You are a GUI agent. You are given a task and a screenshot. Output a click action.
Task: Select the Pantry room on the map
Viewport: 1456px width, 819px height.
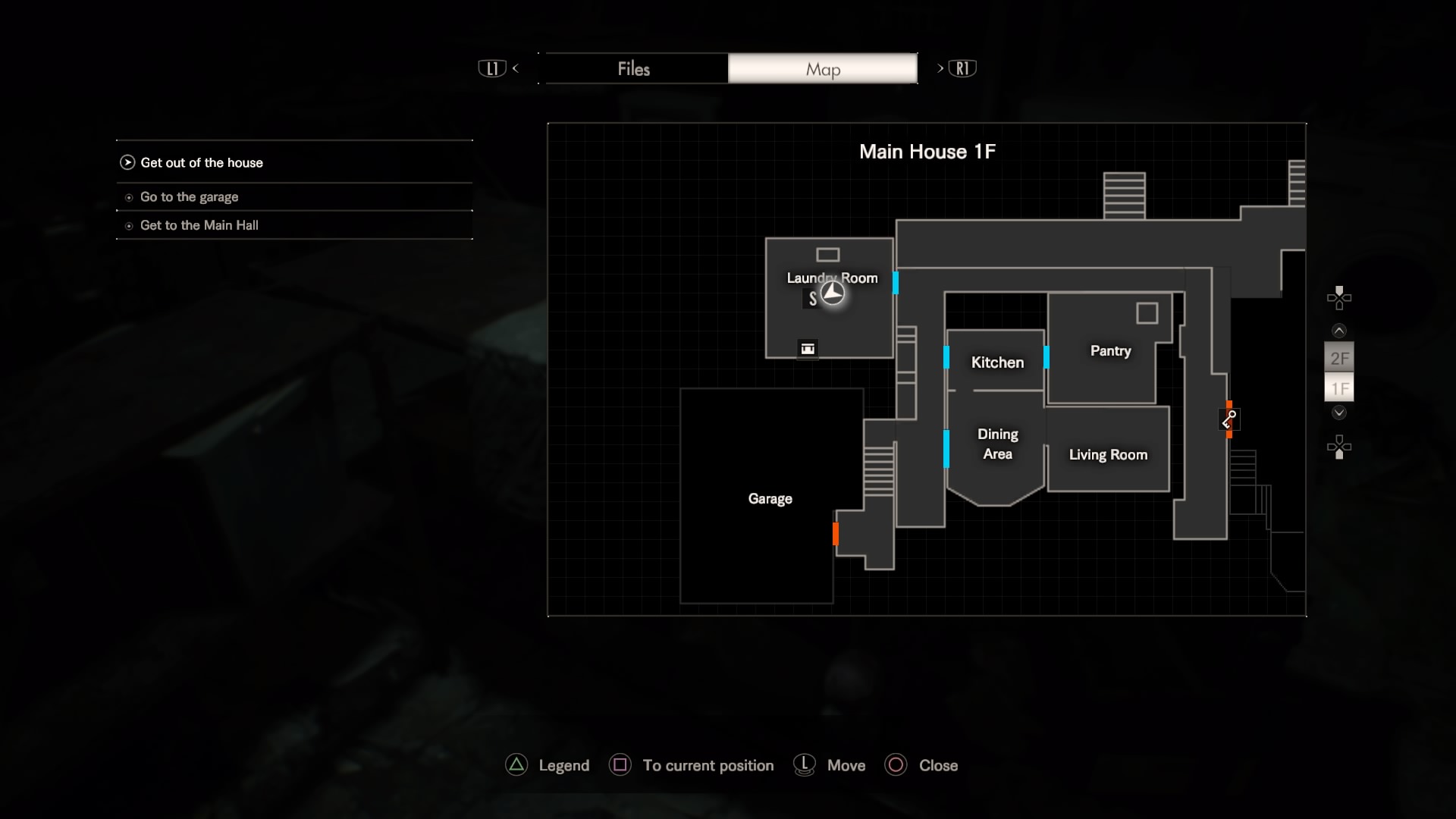point(1110,350)
